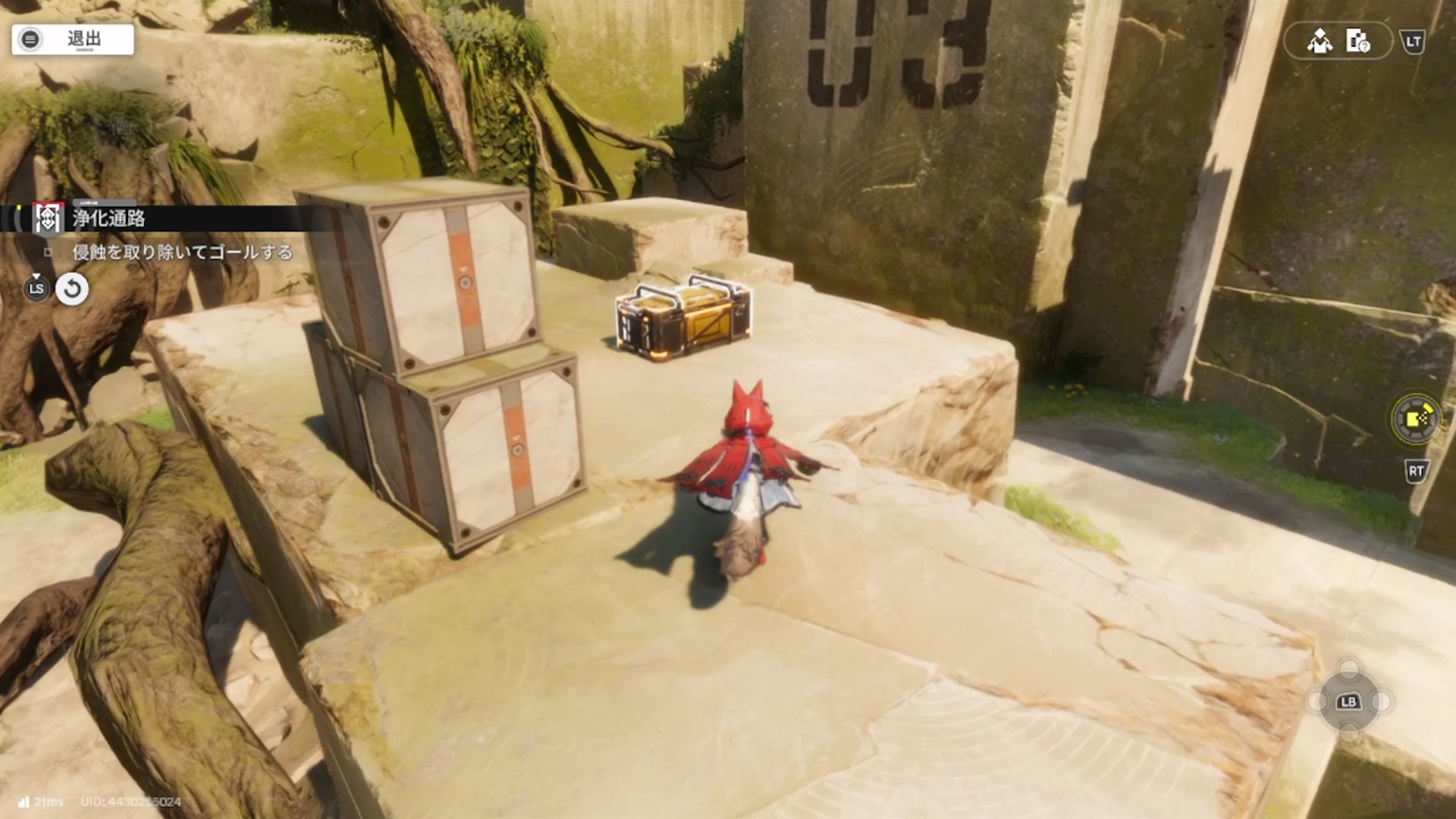Image resolution: width=1456 pixels, height=819 pixels.
Task: Select the 浄化通路 quest tracker
Action: click(x=108, y=219)
